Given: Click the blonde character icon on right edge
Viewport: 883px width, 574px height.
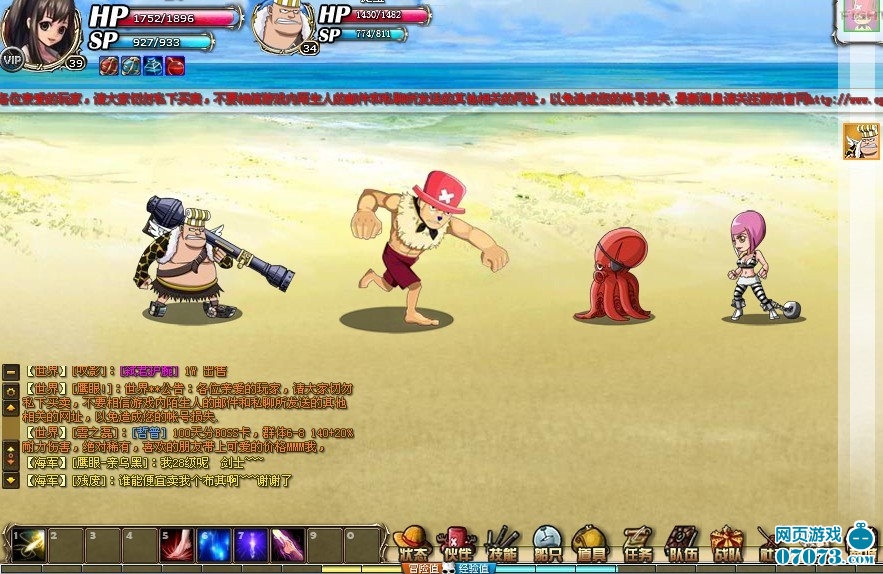Looking at the screenshot, I should [860, 141].
